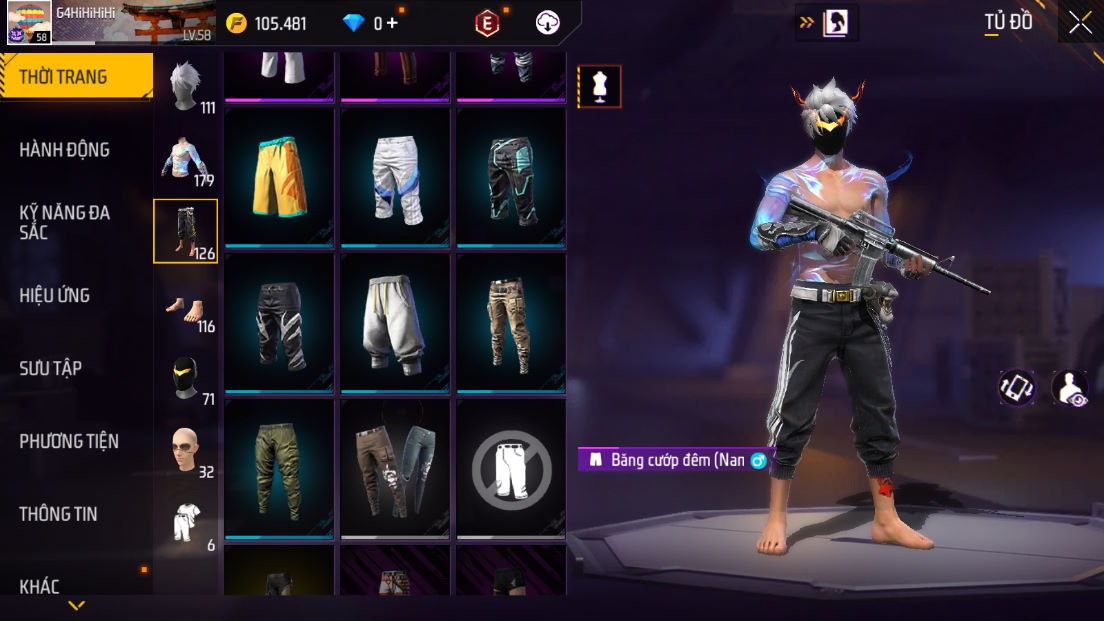Select the tops subcategory with 179 items
Image resolution: width=1104 pixels, height=621 pixels.
tap(185, 159)
